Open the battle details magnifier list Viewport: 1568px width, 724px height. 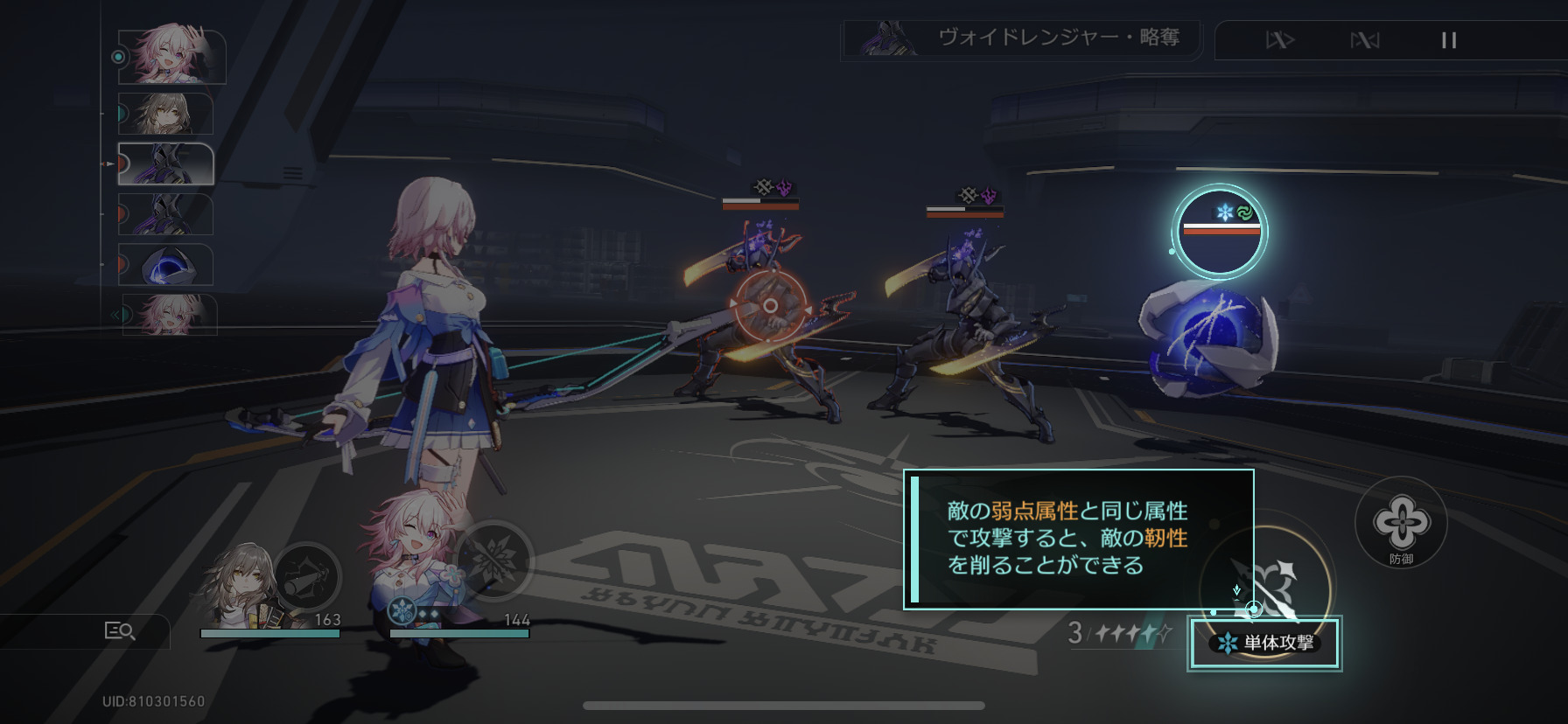point(119,630)
